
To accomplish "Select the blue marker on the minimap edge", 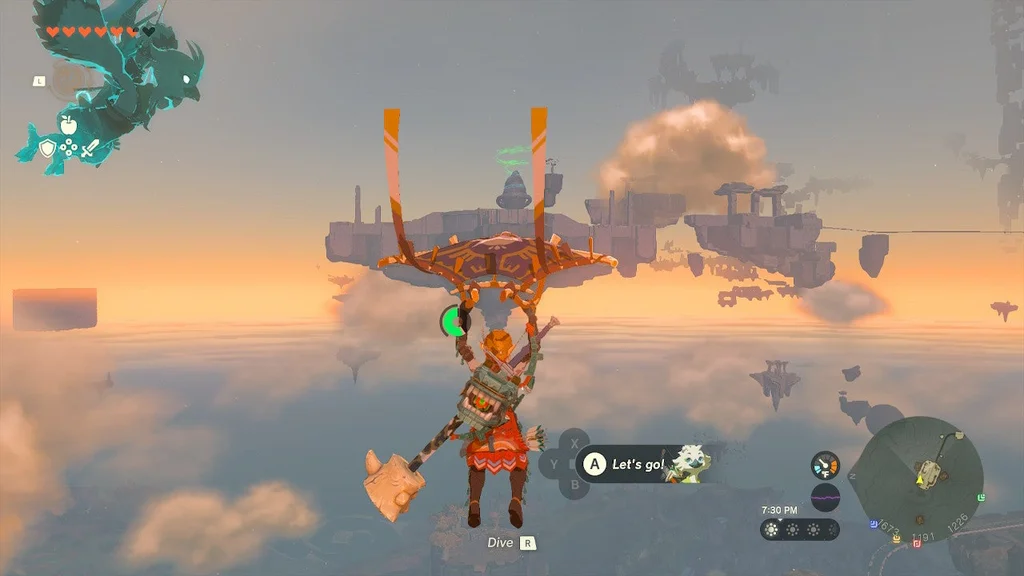I will click(x=875, y=523).
